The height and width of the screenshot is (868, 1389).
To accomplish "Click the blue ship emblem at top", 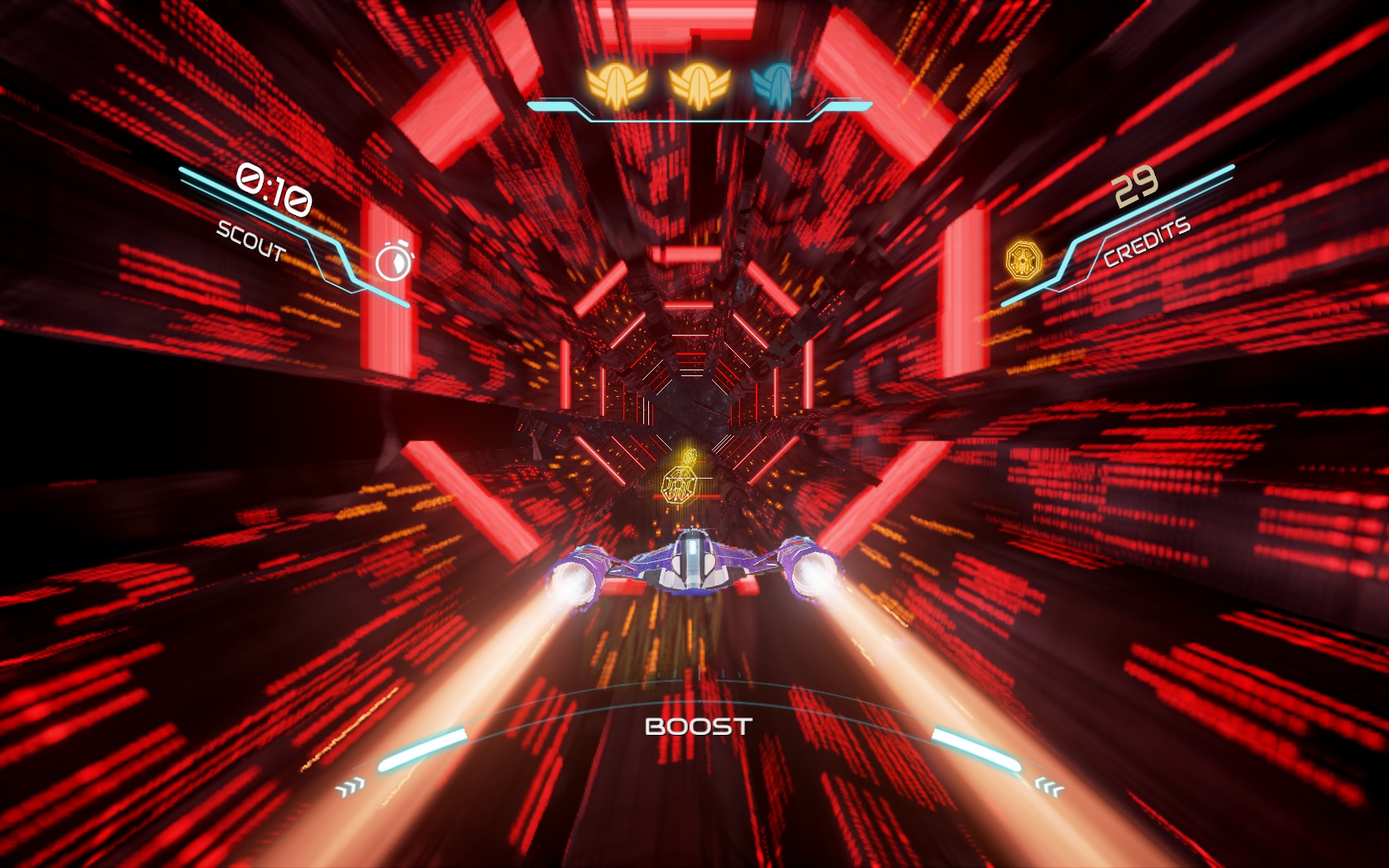I will pos(774,85).
